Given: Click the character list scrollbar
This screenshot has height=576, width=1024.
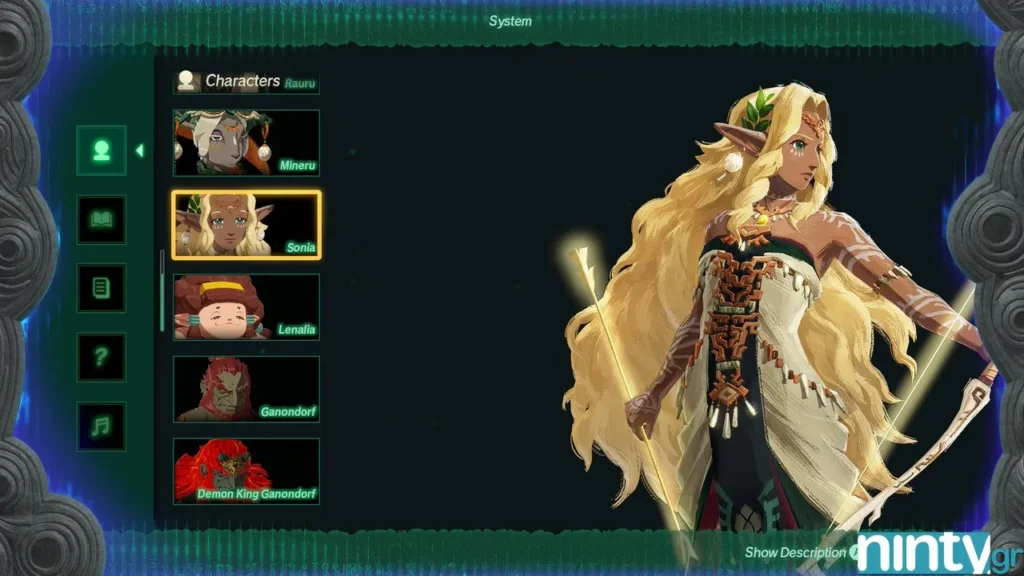Looking at the screenshot, I should tap(162, 292).
